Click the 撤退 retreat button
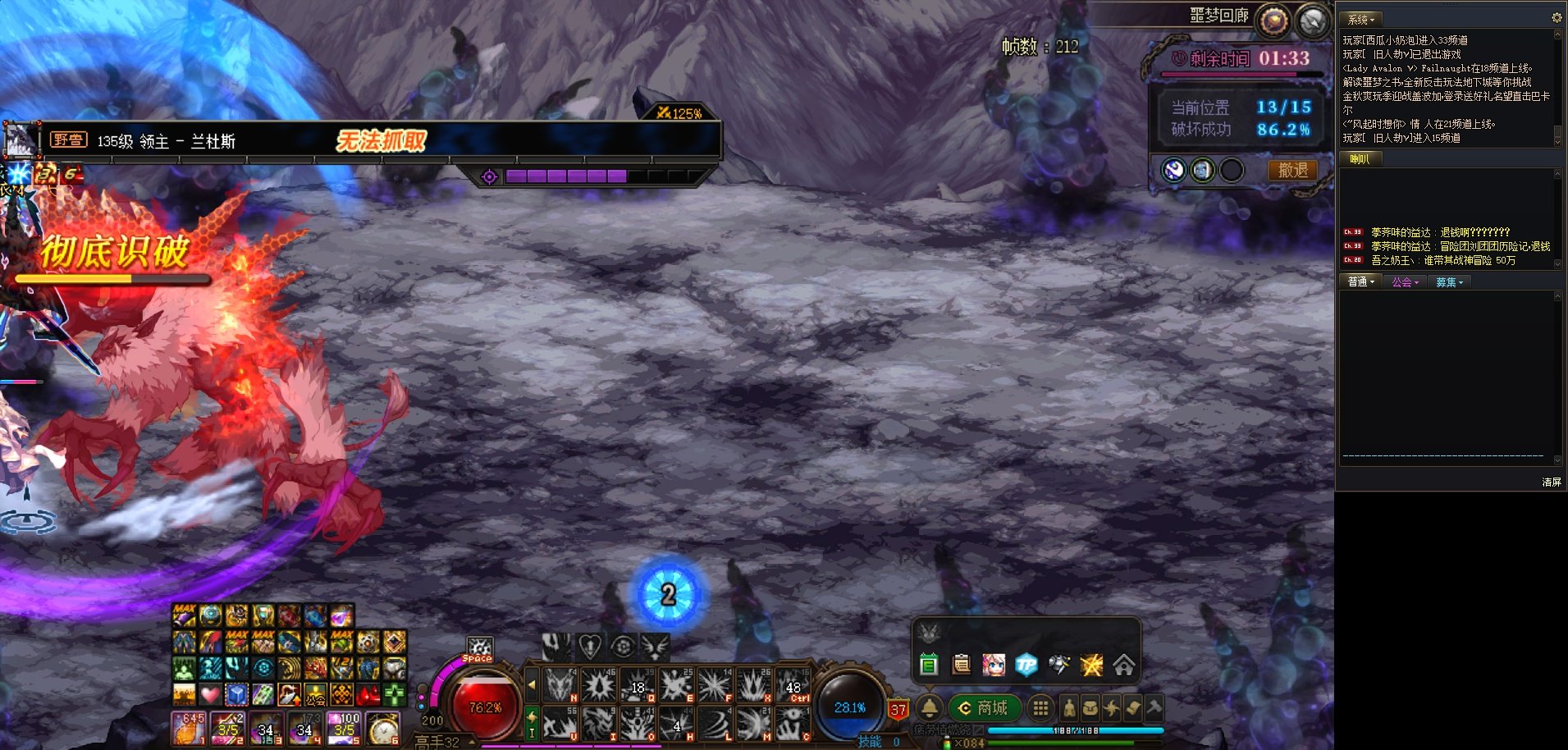The height and width of the screenshot is (750, 1568). (1292, 170)
